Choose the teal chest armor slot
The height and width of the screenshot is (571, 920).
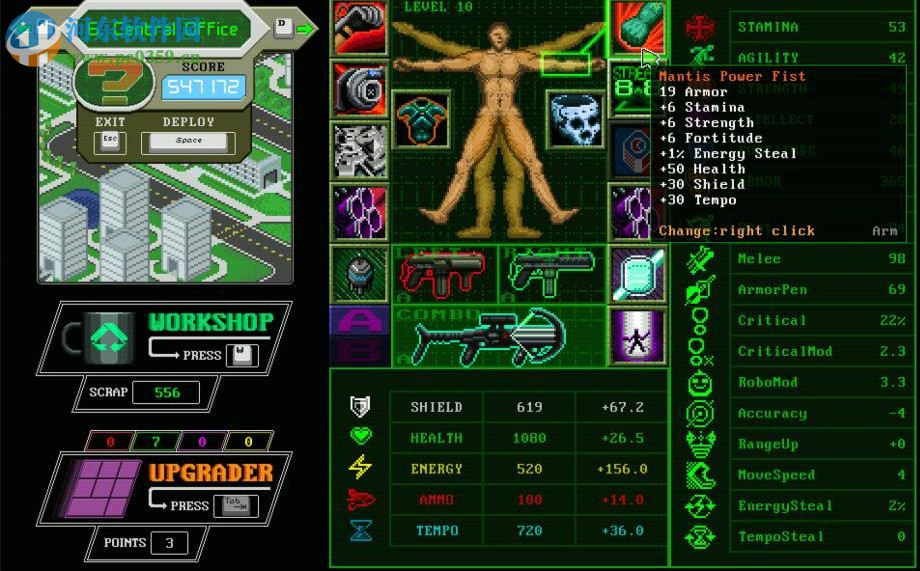421,120
